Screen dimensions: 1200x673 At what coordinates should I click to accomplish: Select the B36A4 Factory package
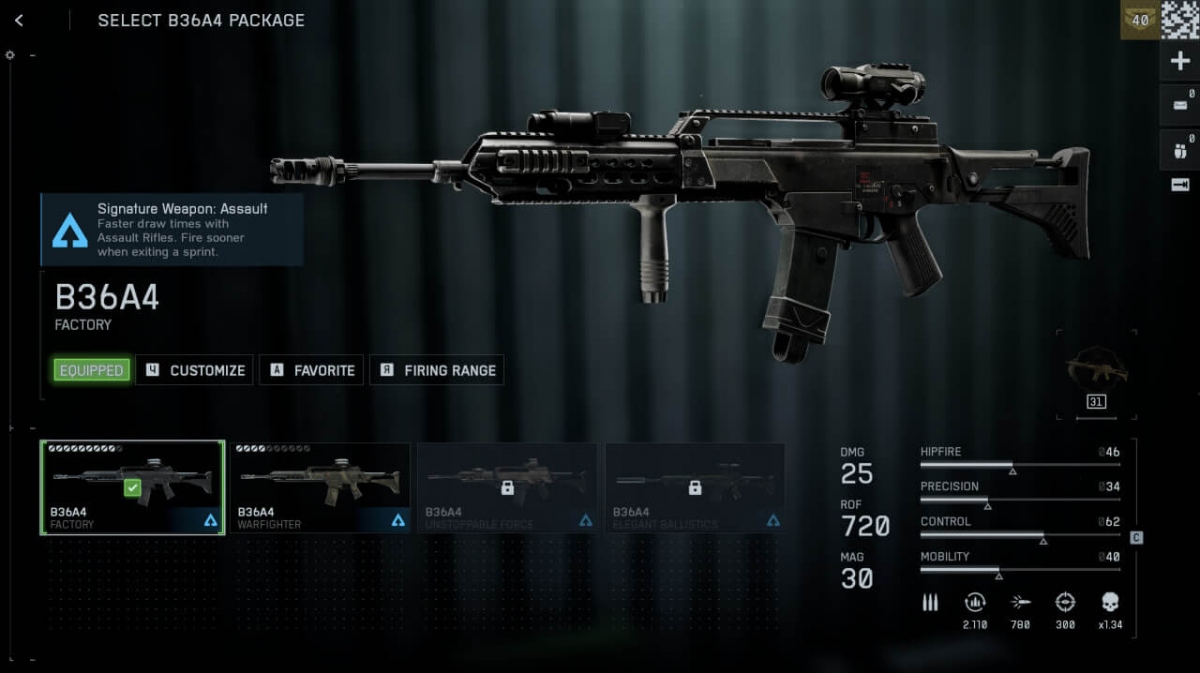pos(132,488)
